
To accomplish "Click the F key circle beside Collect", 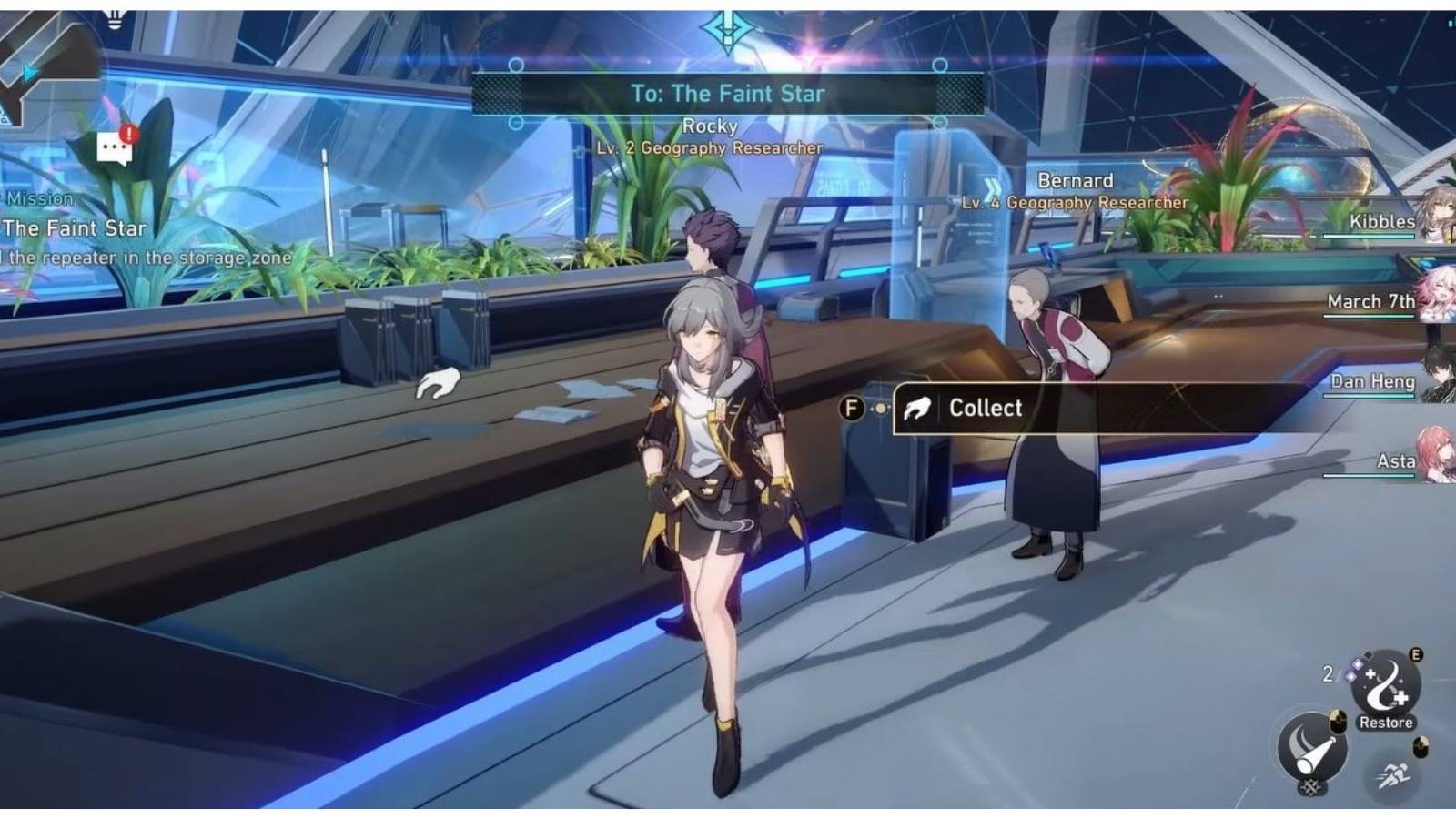I will coord(853,409).
